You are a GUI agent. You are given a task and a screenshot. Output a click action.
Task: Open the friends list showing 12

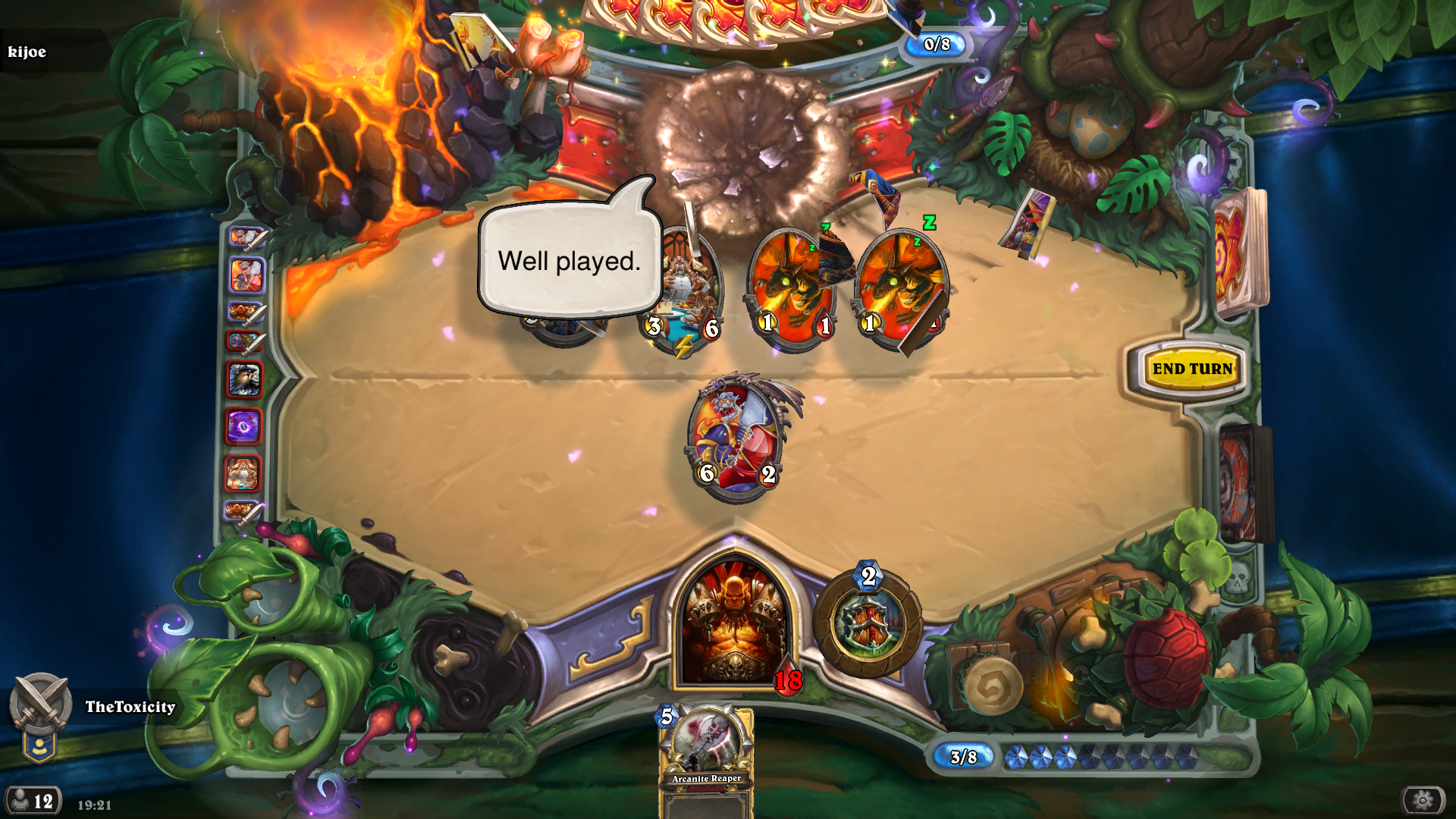tap(33, 801)
